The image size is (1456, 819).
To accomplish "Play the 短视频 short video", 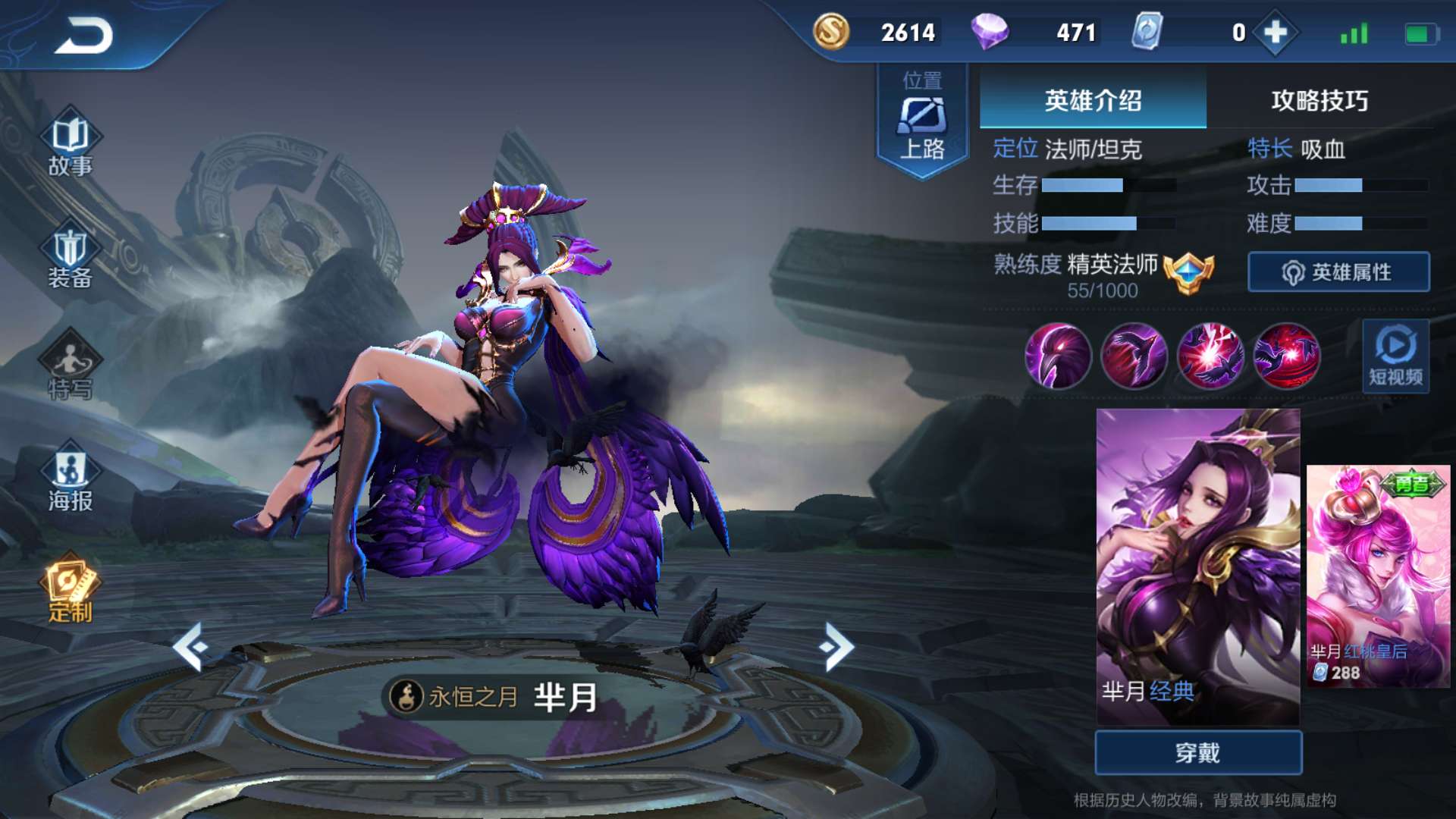I will pyautogui.click(x=1395, y=356).
